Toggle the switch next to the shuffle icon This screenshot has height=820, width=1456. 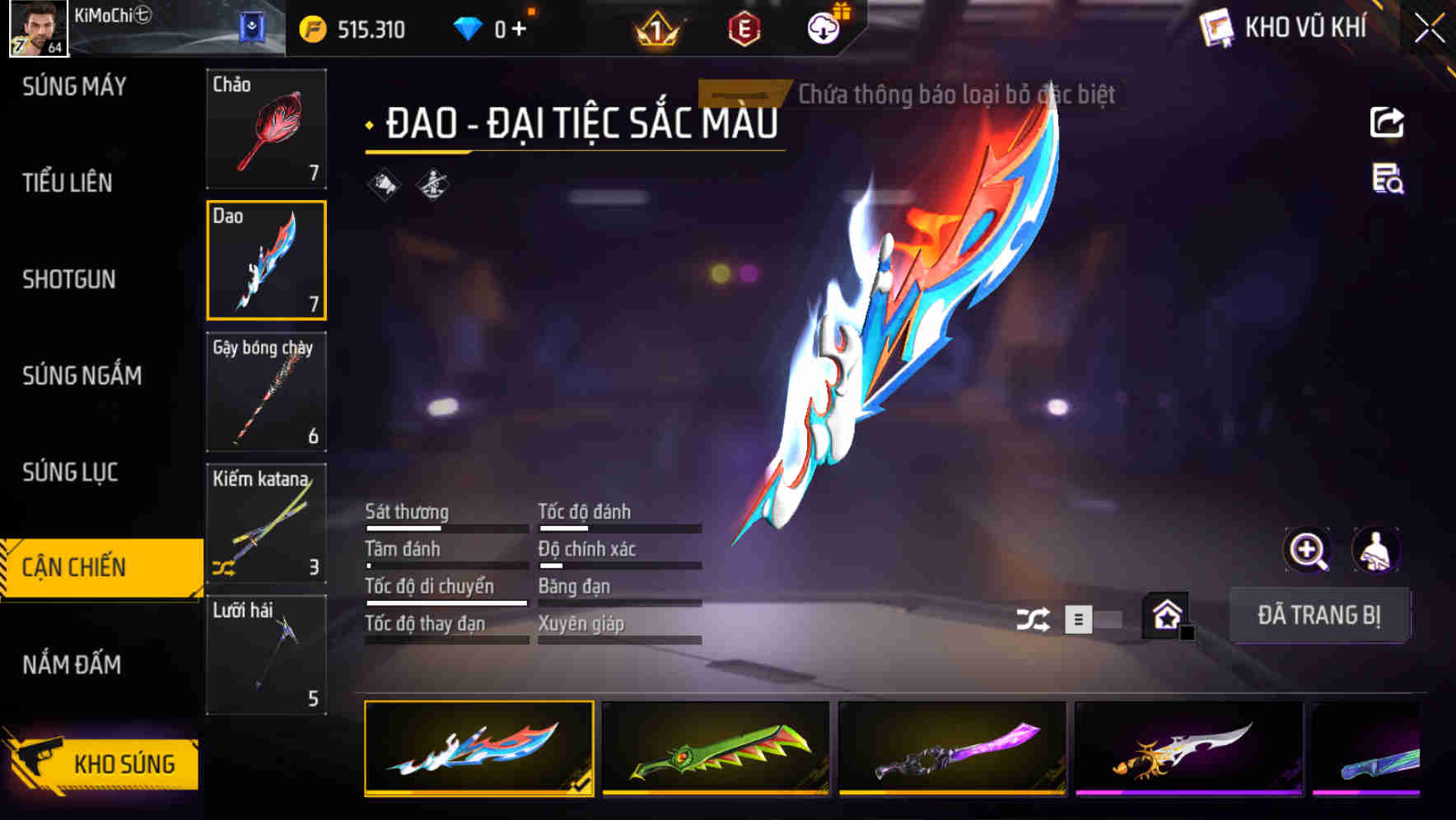coord(1095,618)
